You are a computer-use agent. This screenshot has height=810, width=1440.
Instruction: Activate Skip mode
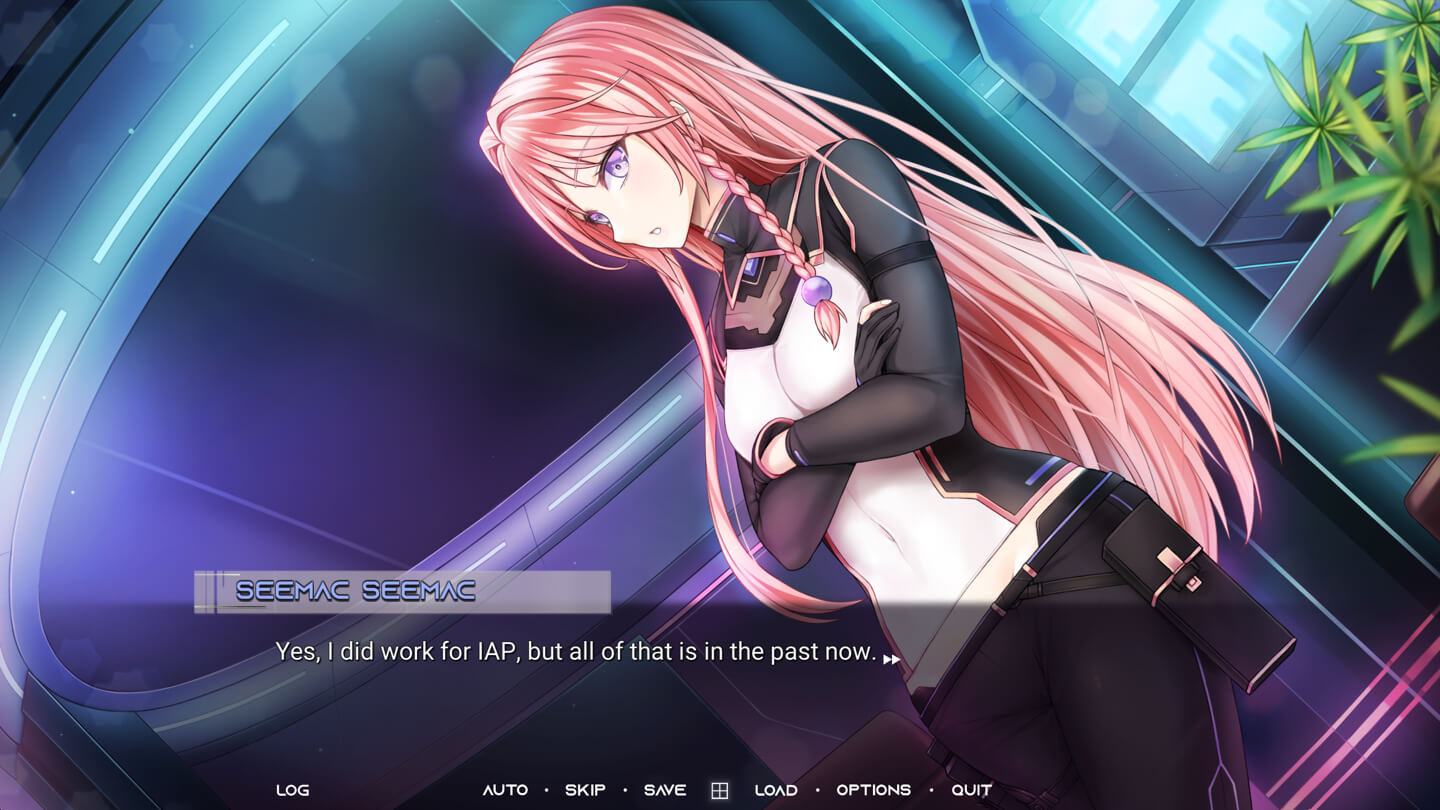click(x=585, y=790)
